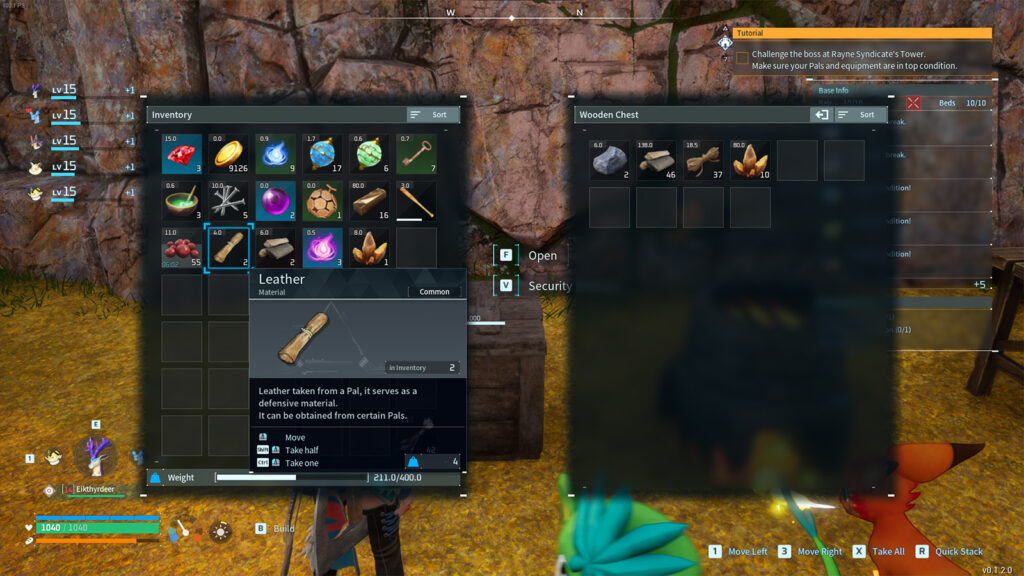Screen dimensions: 1024x576
Task: Choose the green Pal Sphere stack
Action: pyautogui.click(x=369, y=155)
